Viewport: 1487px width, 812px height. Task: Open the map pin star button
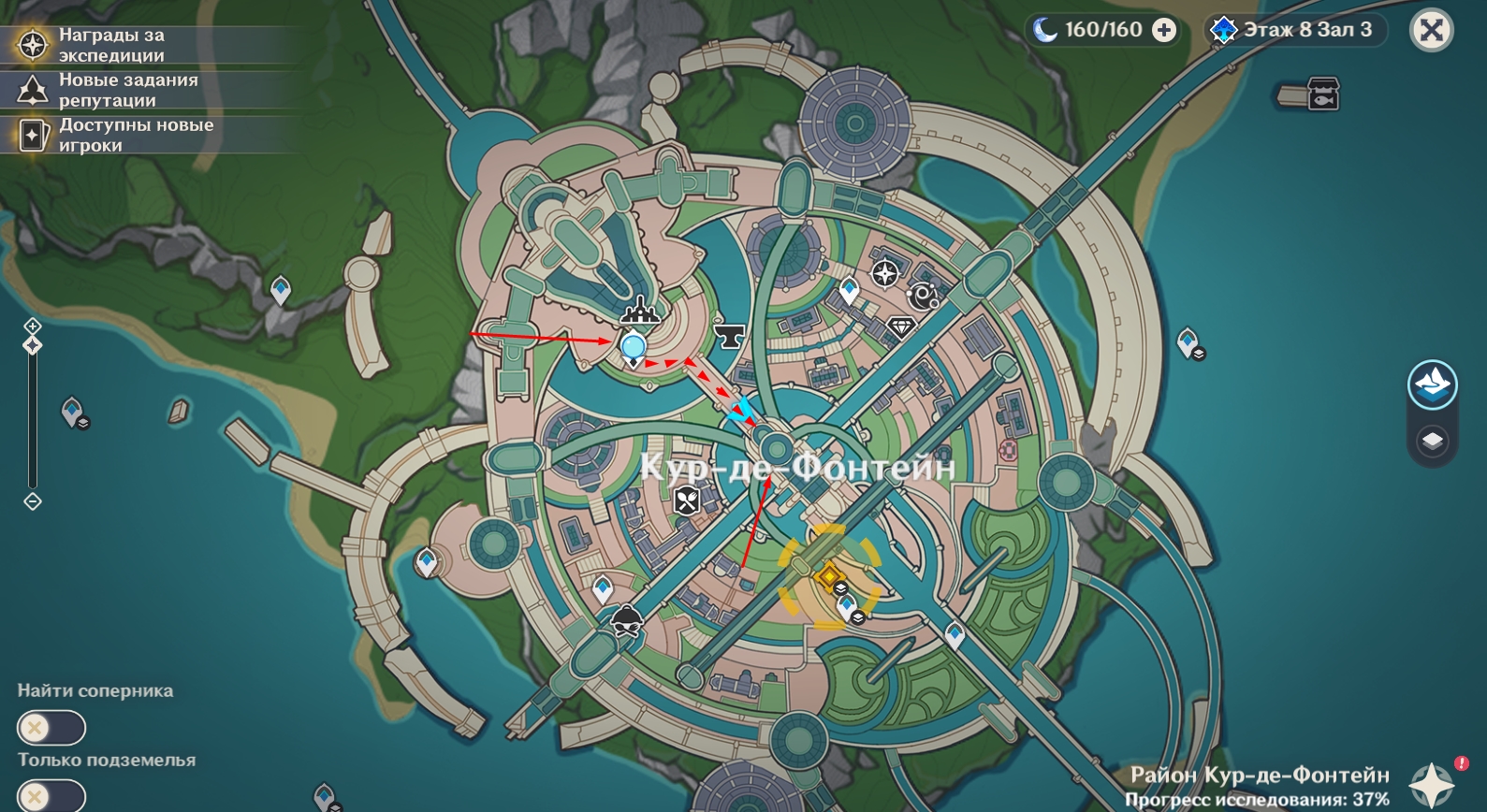tap(1432, 784)
